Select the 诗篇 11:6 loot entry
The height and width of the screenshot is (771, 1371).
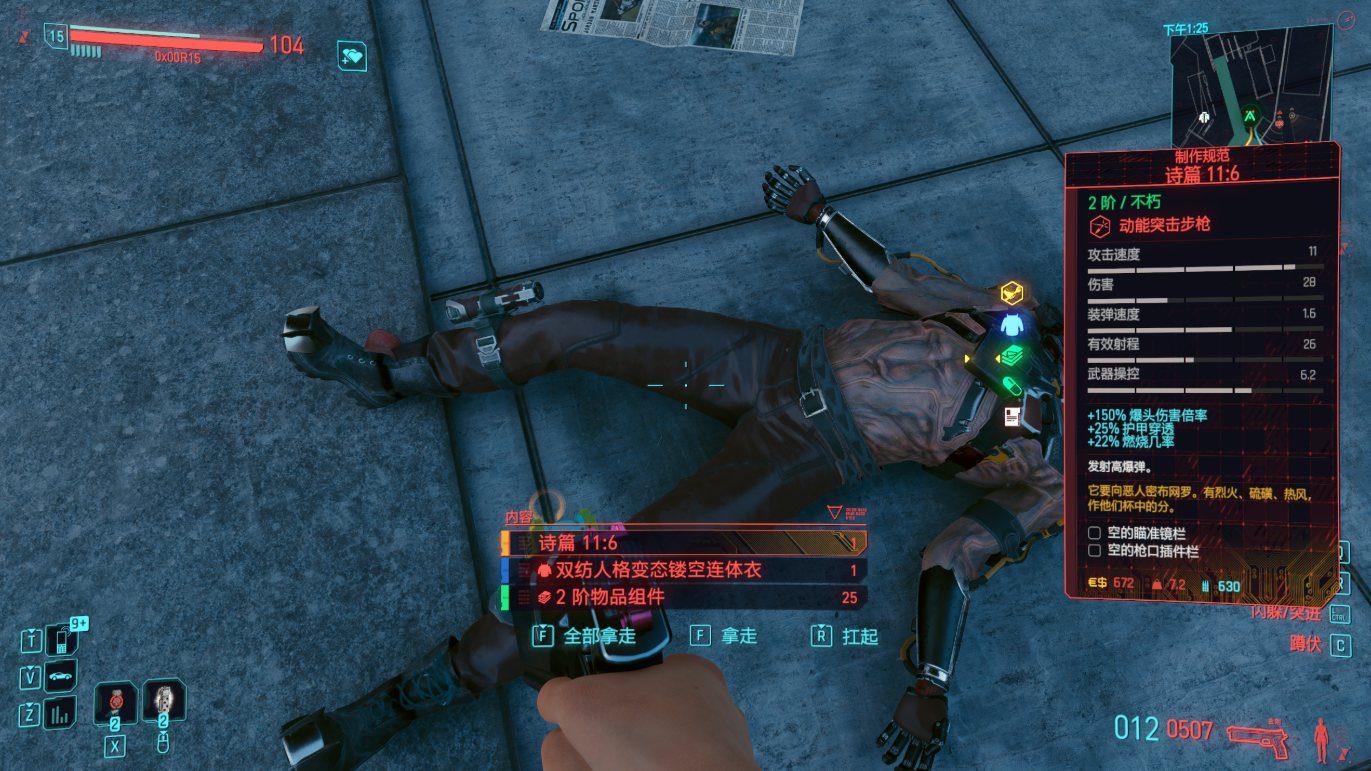click(x=683, y=543)
